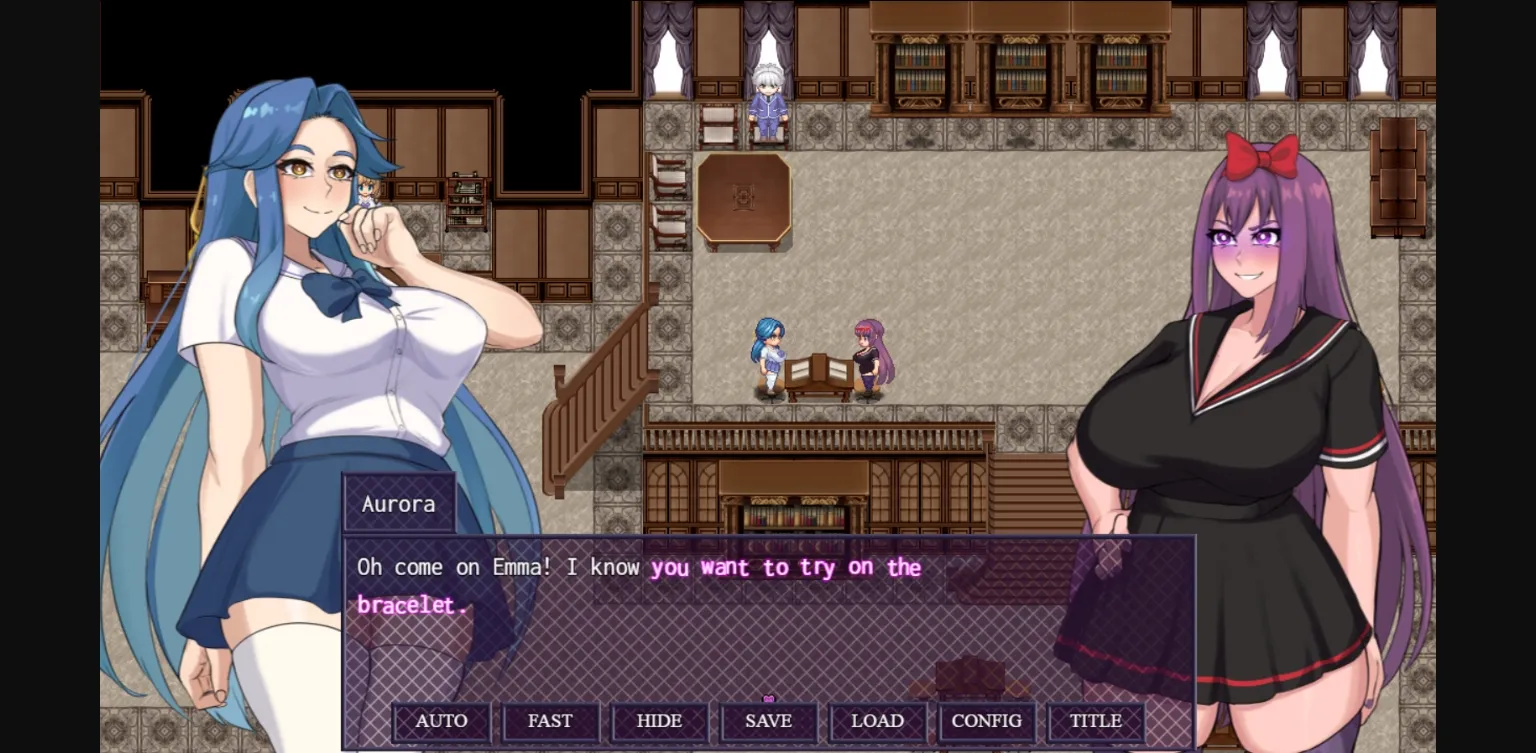The height and width of the screenshot is (753, 1536).
Task: Open the LOAD menu
Action: point(877,721)
